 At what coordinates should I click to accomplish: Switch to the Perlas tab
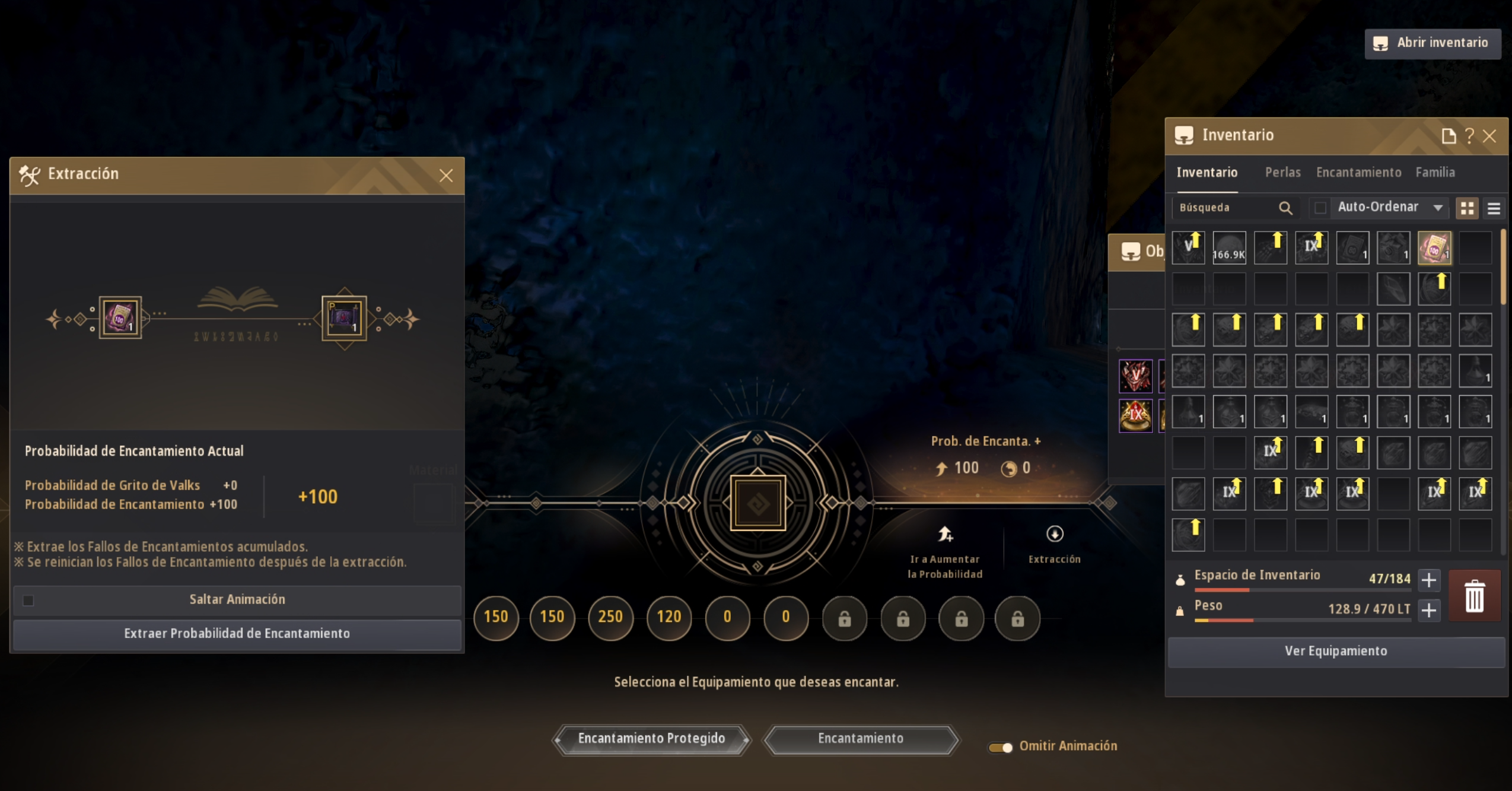[1282, 173]
